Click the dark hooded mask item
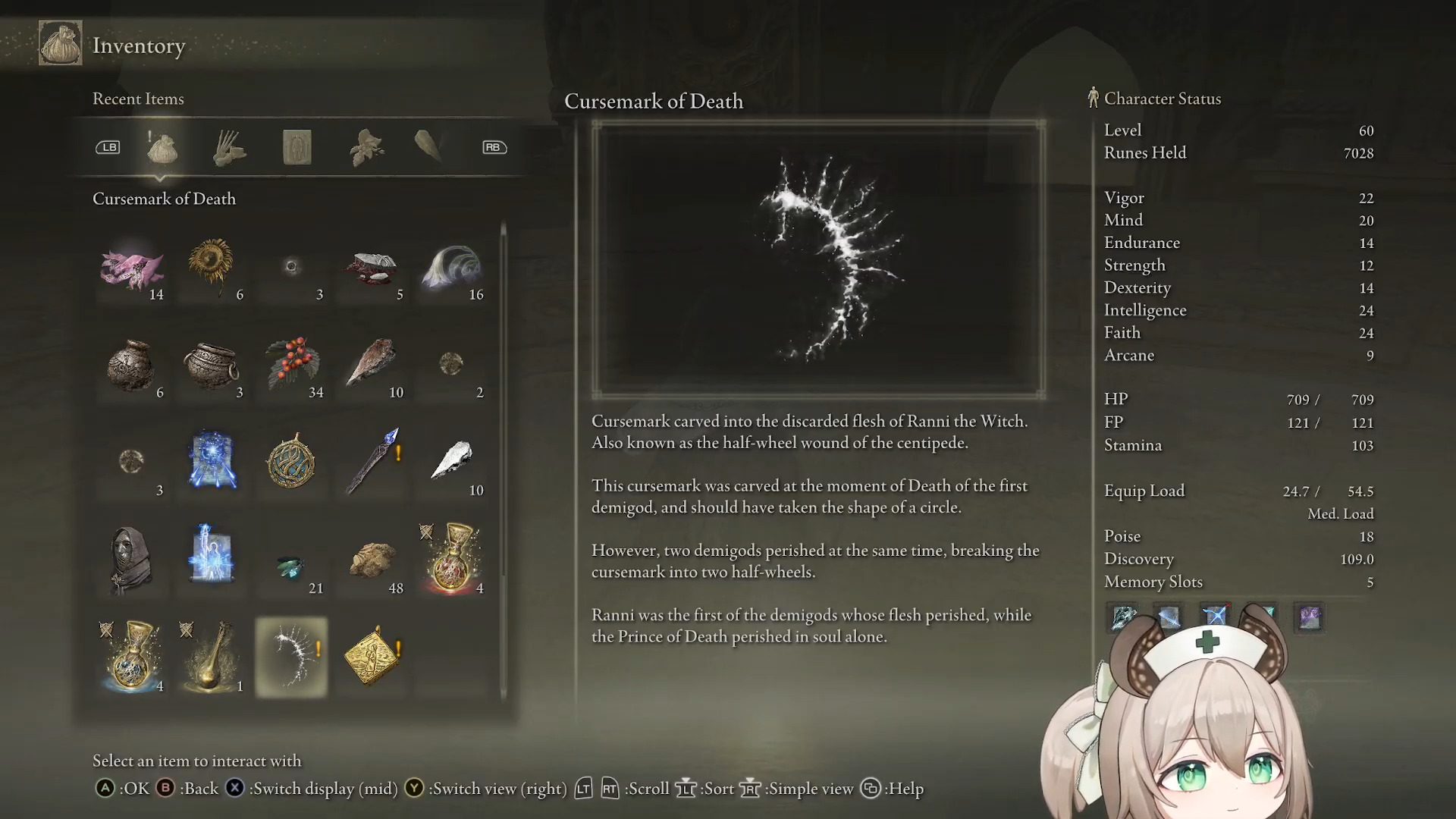This screenshot has height=819, width=1456. (132, 558)
